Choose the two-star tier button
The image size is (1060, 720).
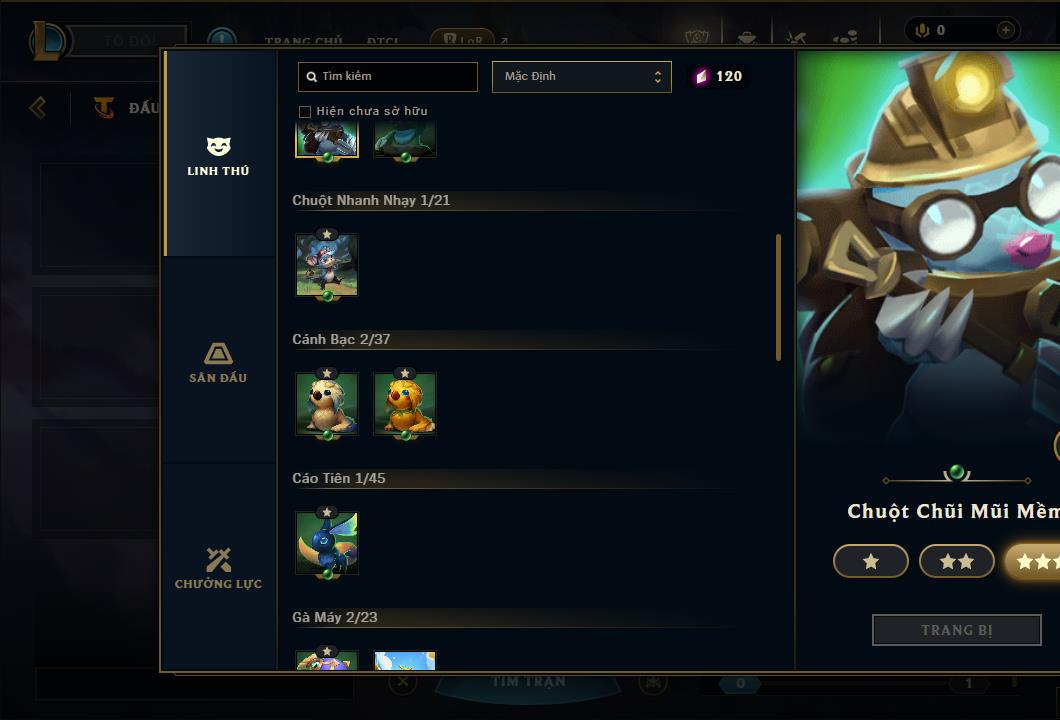956,562
